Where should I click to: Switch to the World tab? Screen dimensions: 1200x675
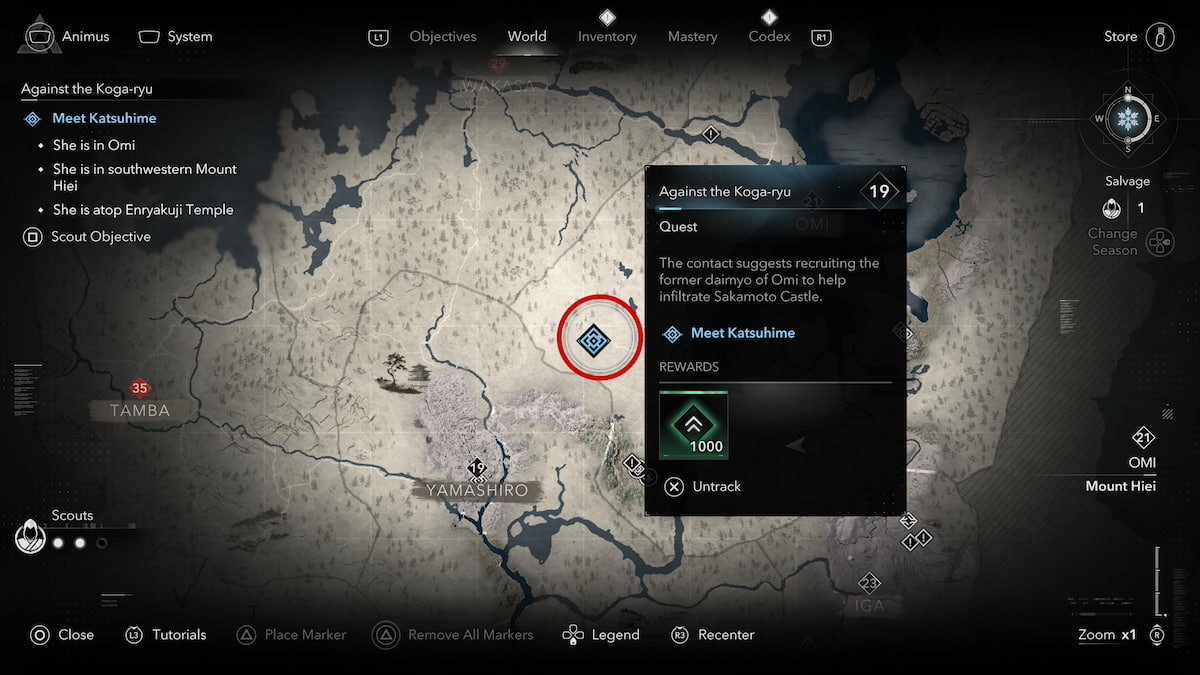526,37
